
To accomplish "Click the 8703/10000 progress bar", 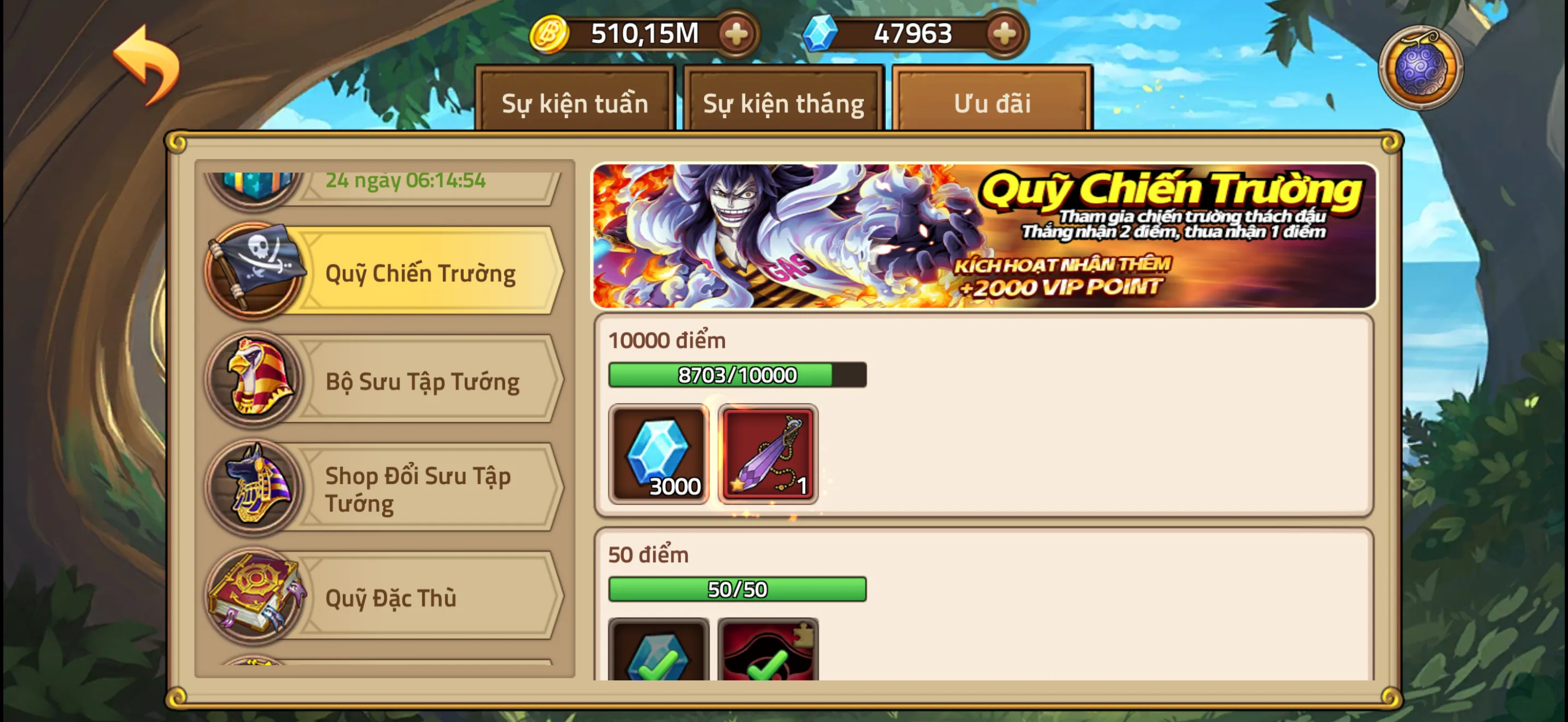I will (x=736, y=374).
